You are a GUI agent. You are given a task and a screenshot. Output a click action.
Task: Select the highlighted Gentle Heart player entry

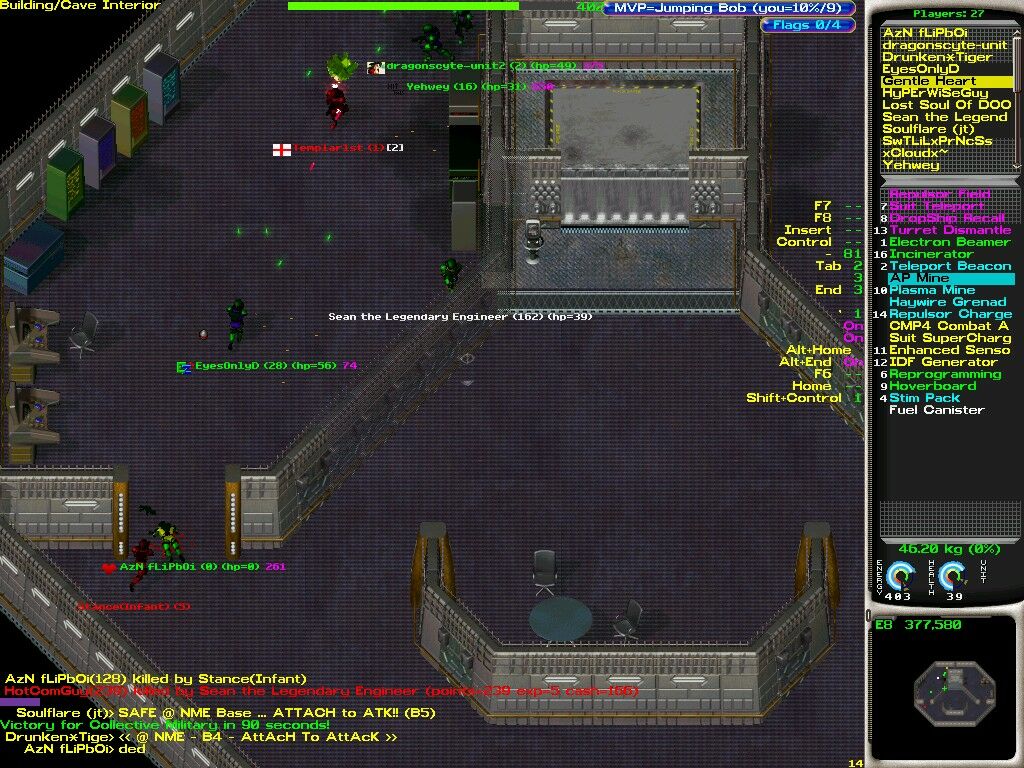coord(929,81)
